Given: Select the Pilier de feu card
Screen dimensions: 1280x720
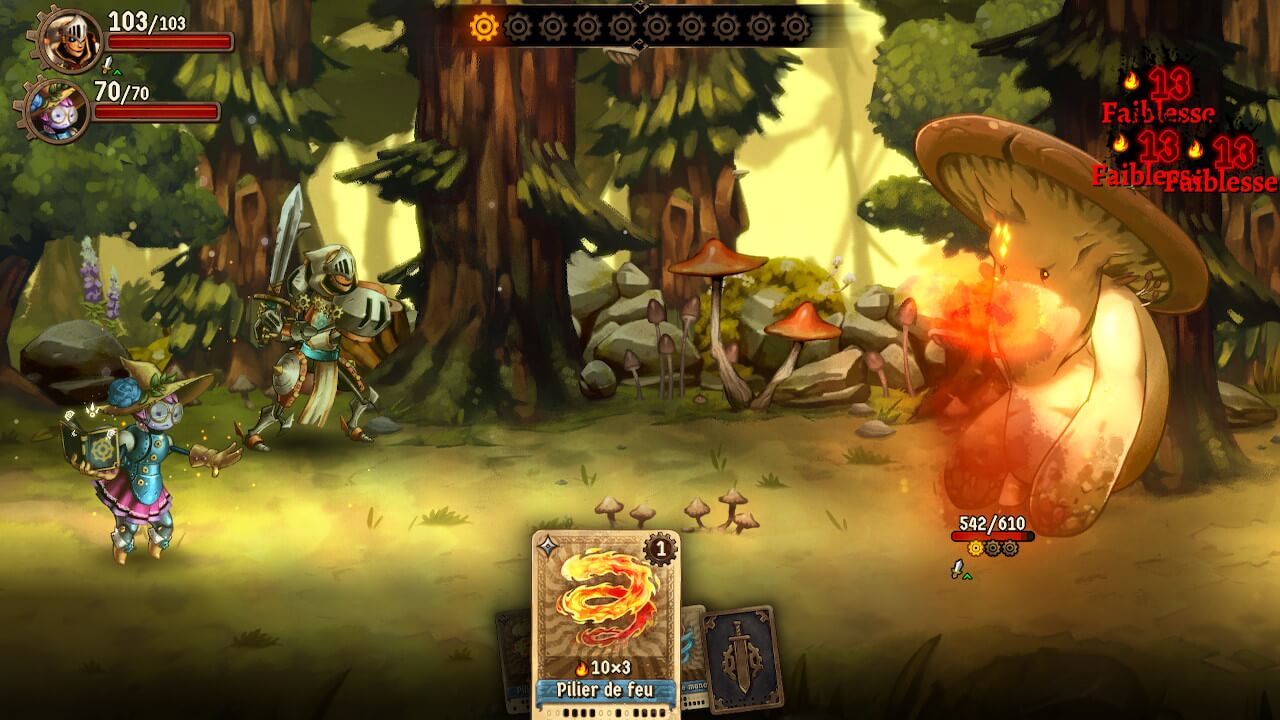Looking at the screenshot, I should [606, 620].
